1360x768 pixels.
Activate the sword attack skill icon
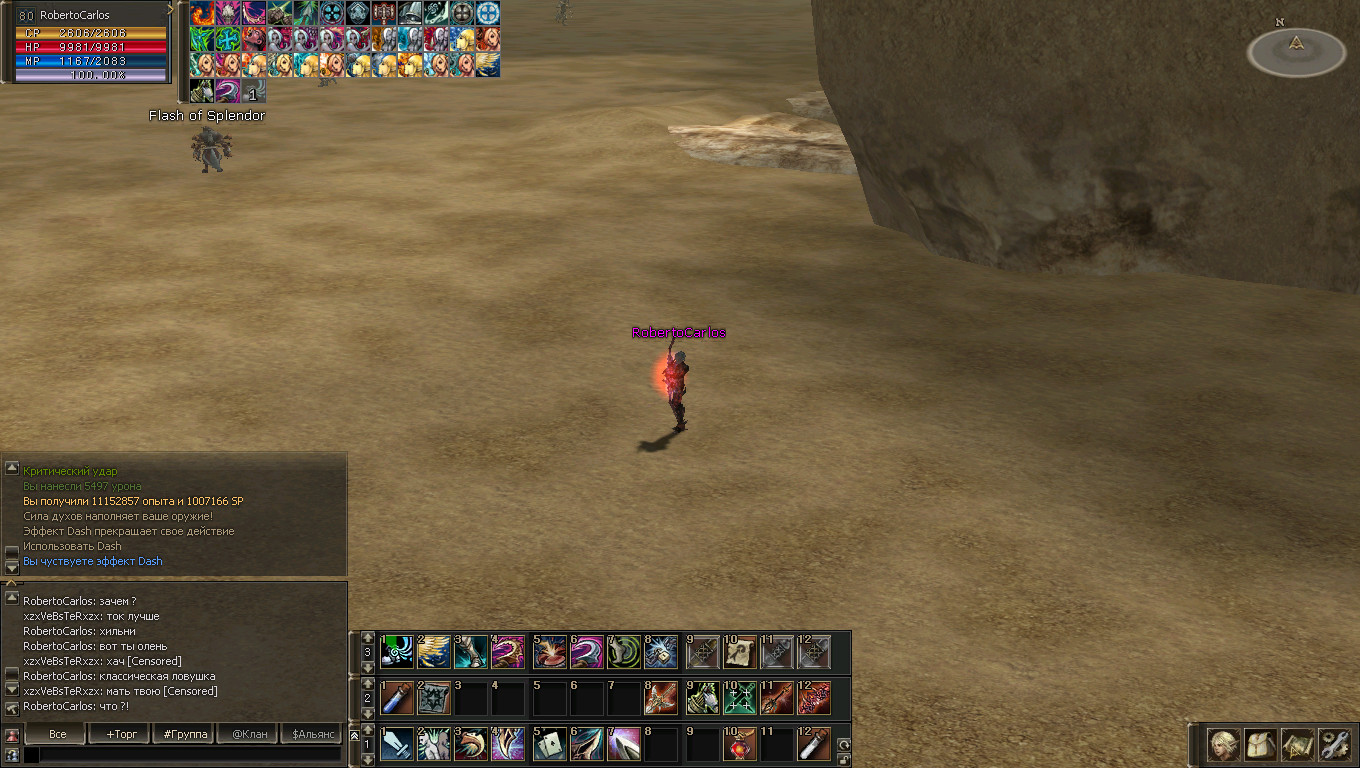(x=398, y=744)
